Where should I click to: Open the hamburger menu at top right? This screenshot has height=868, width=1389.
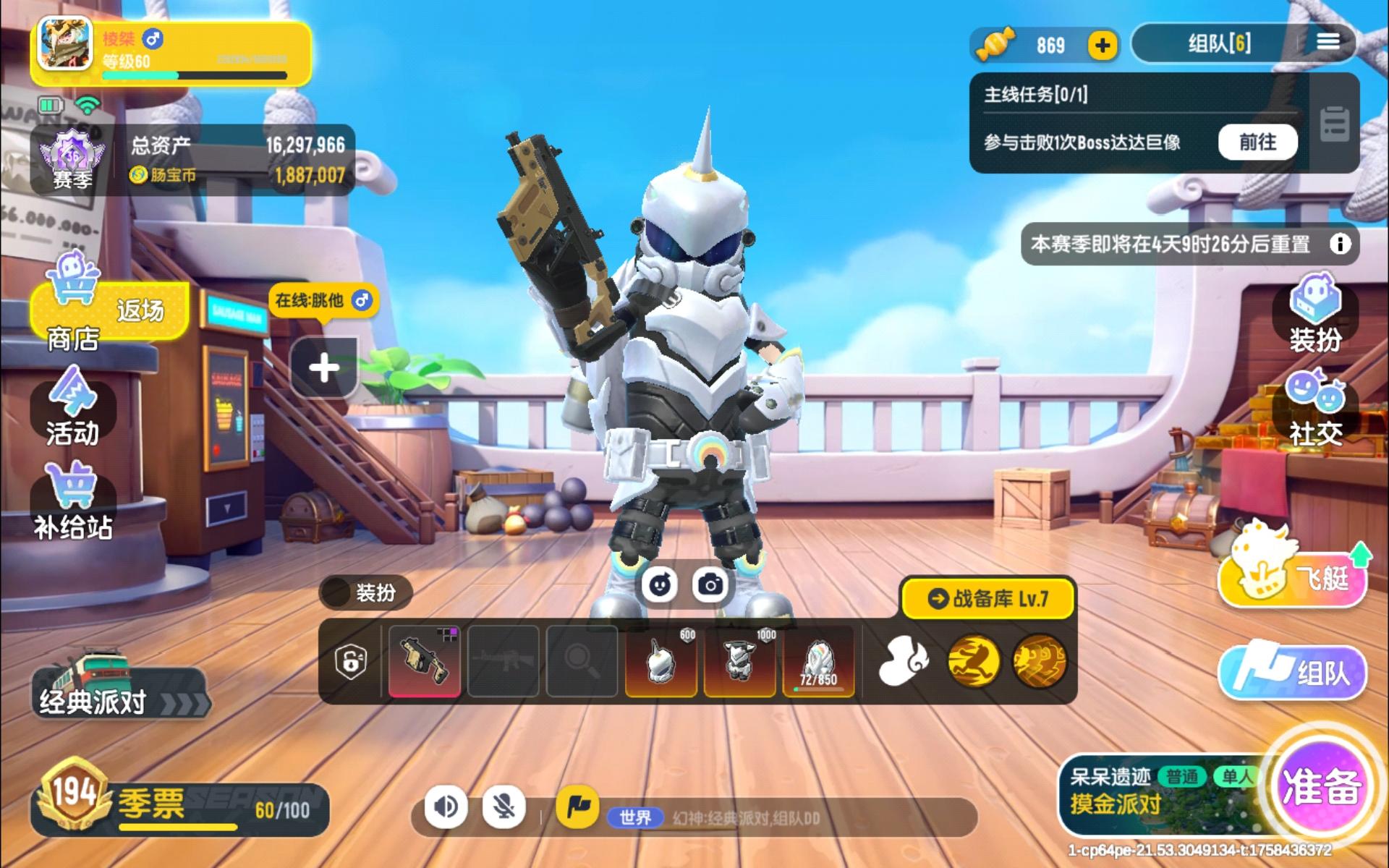(x=1328, y=42)
